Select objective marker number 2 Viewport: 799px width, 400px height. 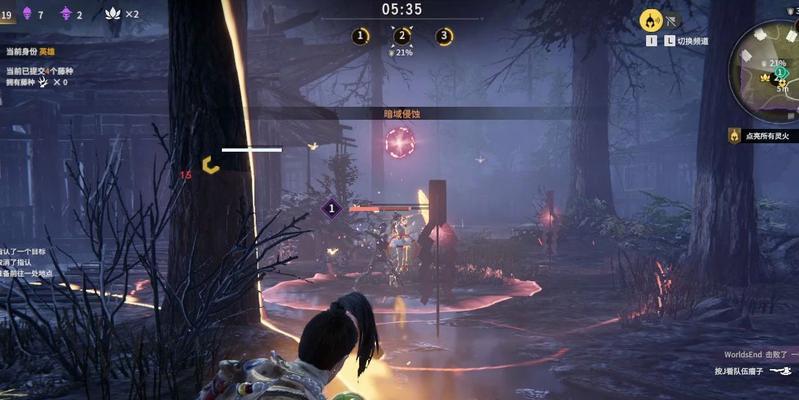(x=402, y=36)
